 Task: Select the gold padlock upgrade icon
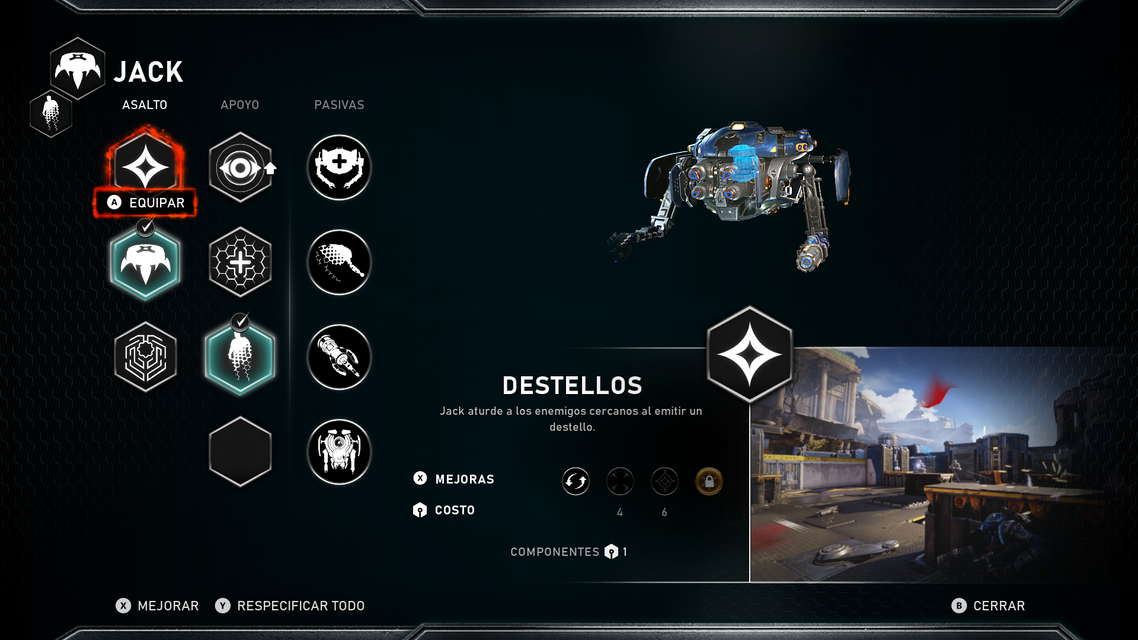coord(709,482)
